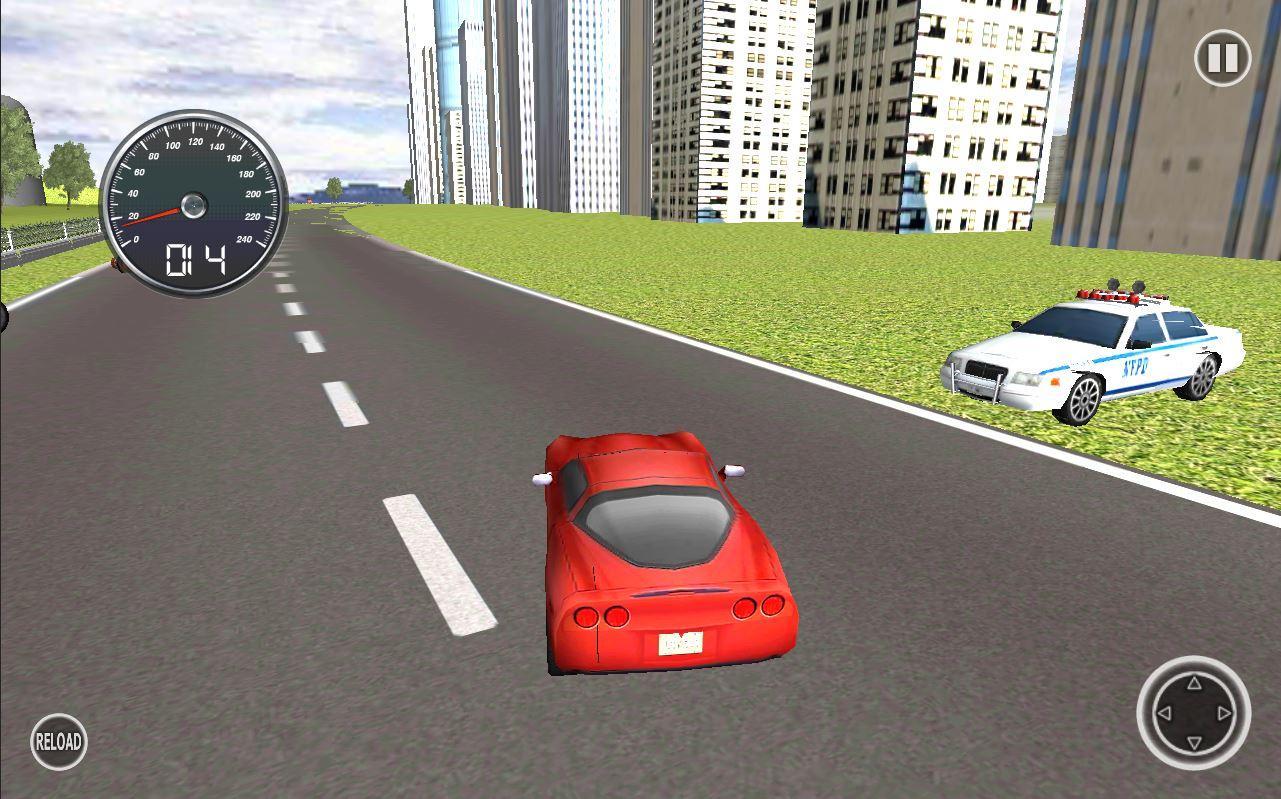Screen dimensions: 1281x799
Task: Click the red car's side mirror
Action: [540, 478]
